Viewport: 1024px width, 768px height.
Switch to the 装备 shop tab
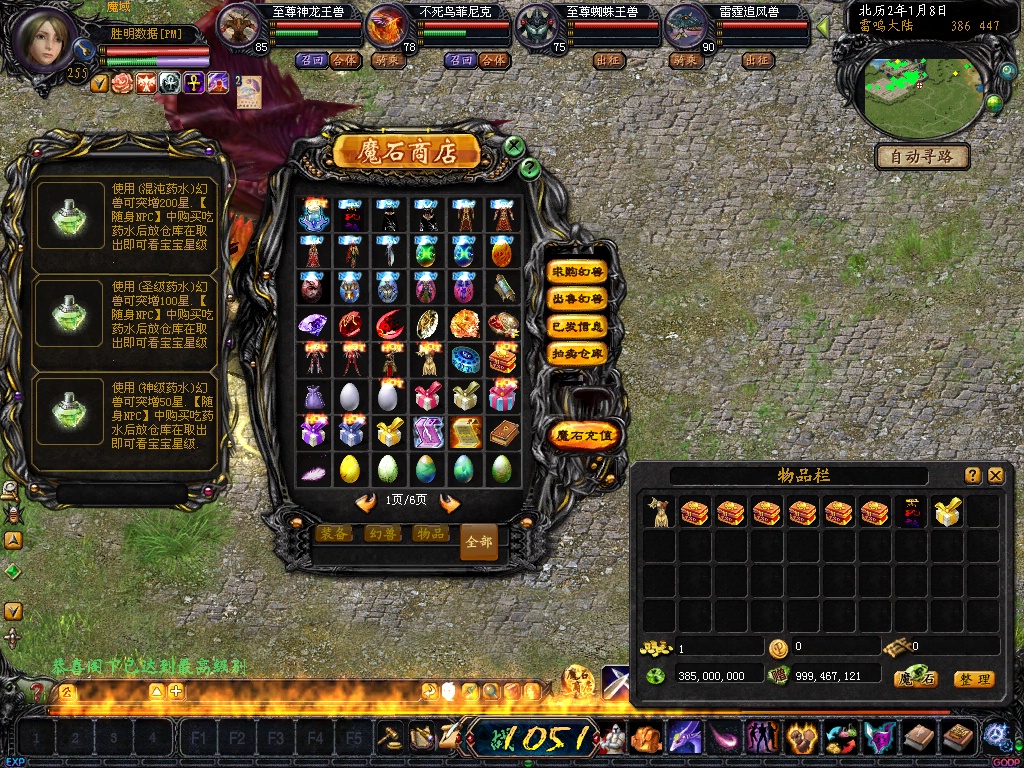coord(334,534)
